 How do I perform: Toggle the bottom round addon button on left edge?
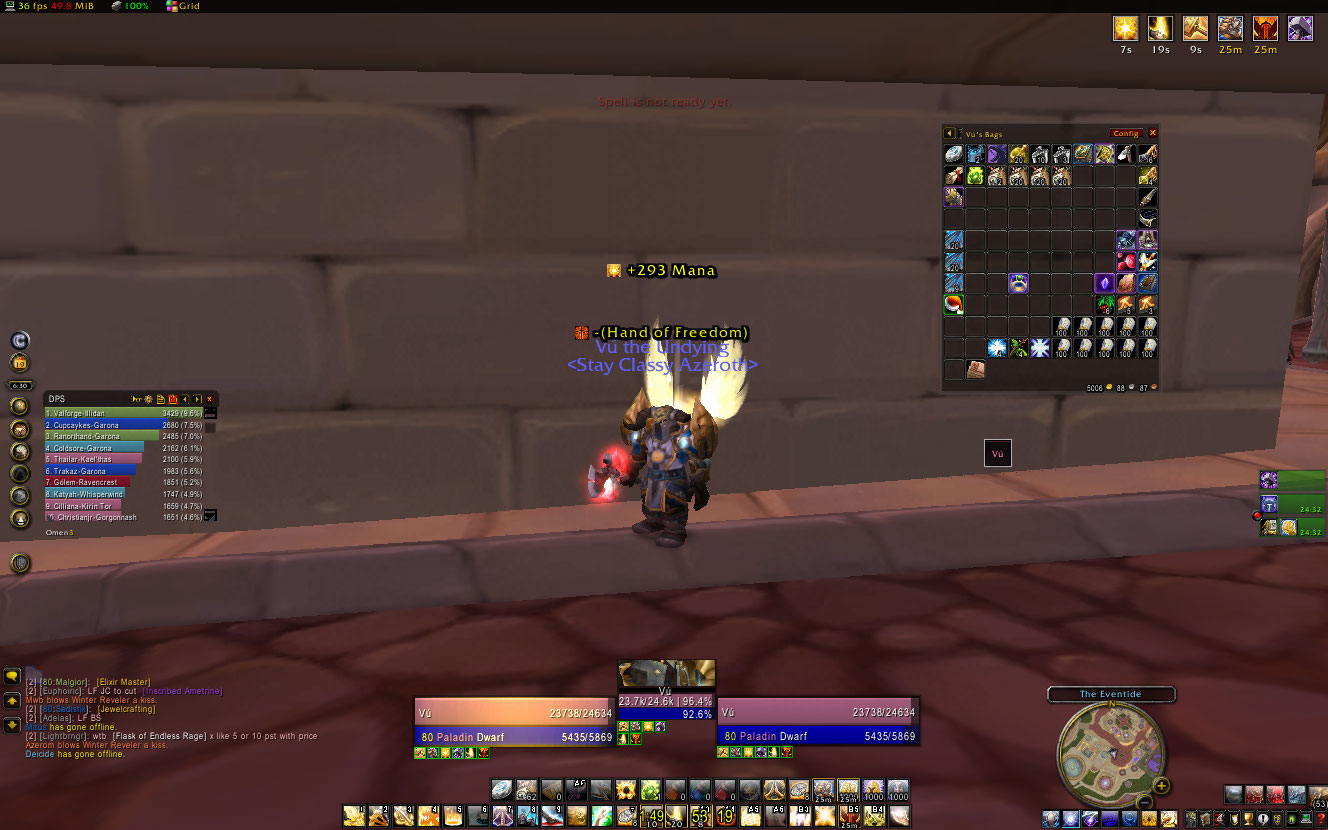click(x=19, y=563)
